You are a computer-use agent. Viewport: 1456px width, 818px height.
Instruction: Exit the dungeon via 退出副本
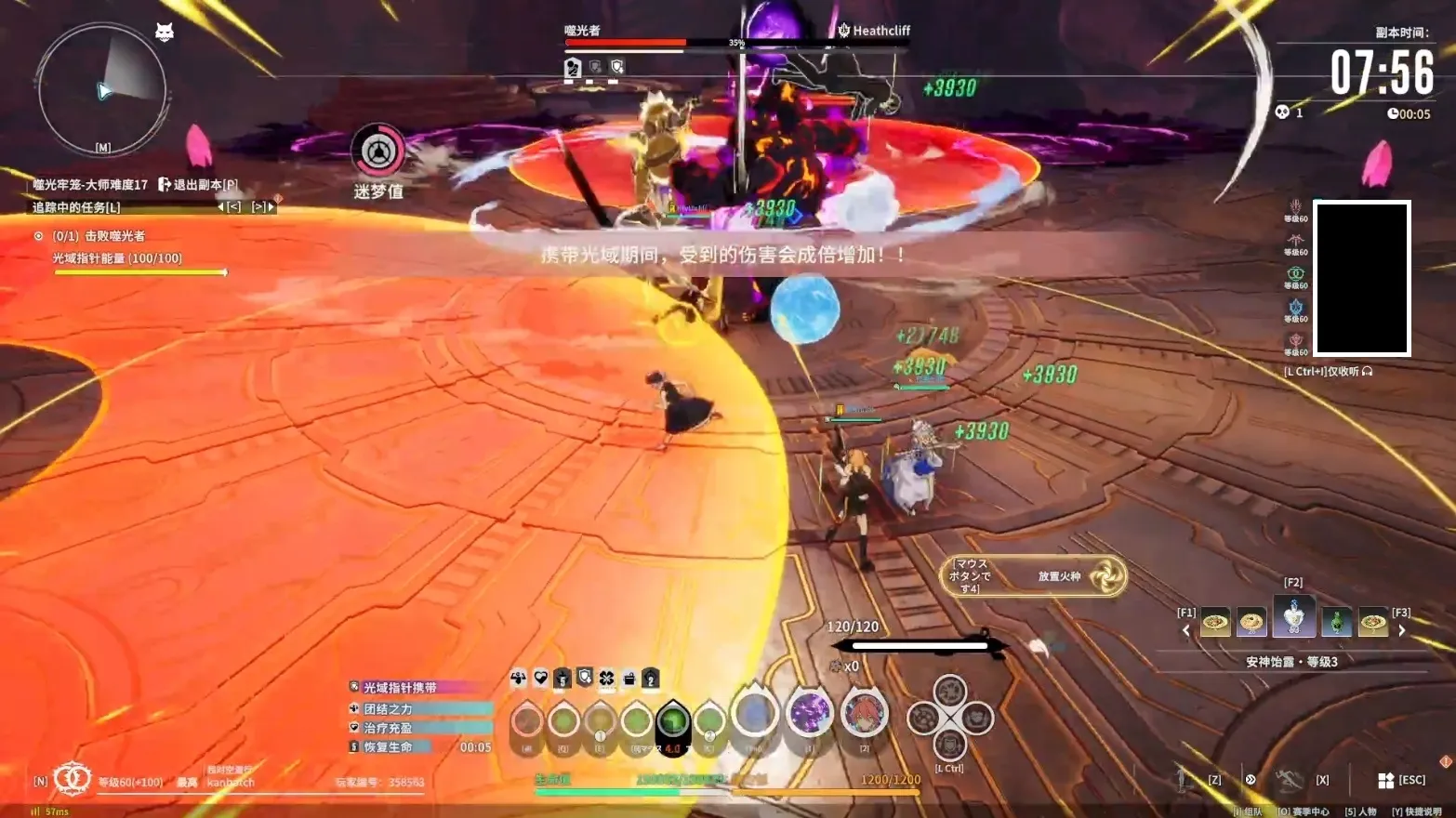pyautogui.click(x=198, y=184)
